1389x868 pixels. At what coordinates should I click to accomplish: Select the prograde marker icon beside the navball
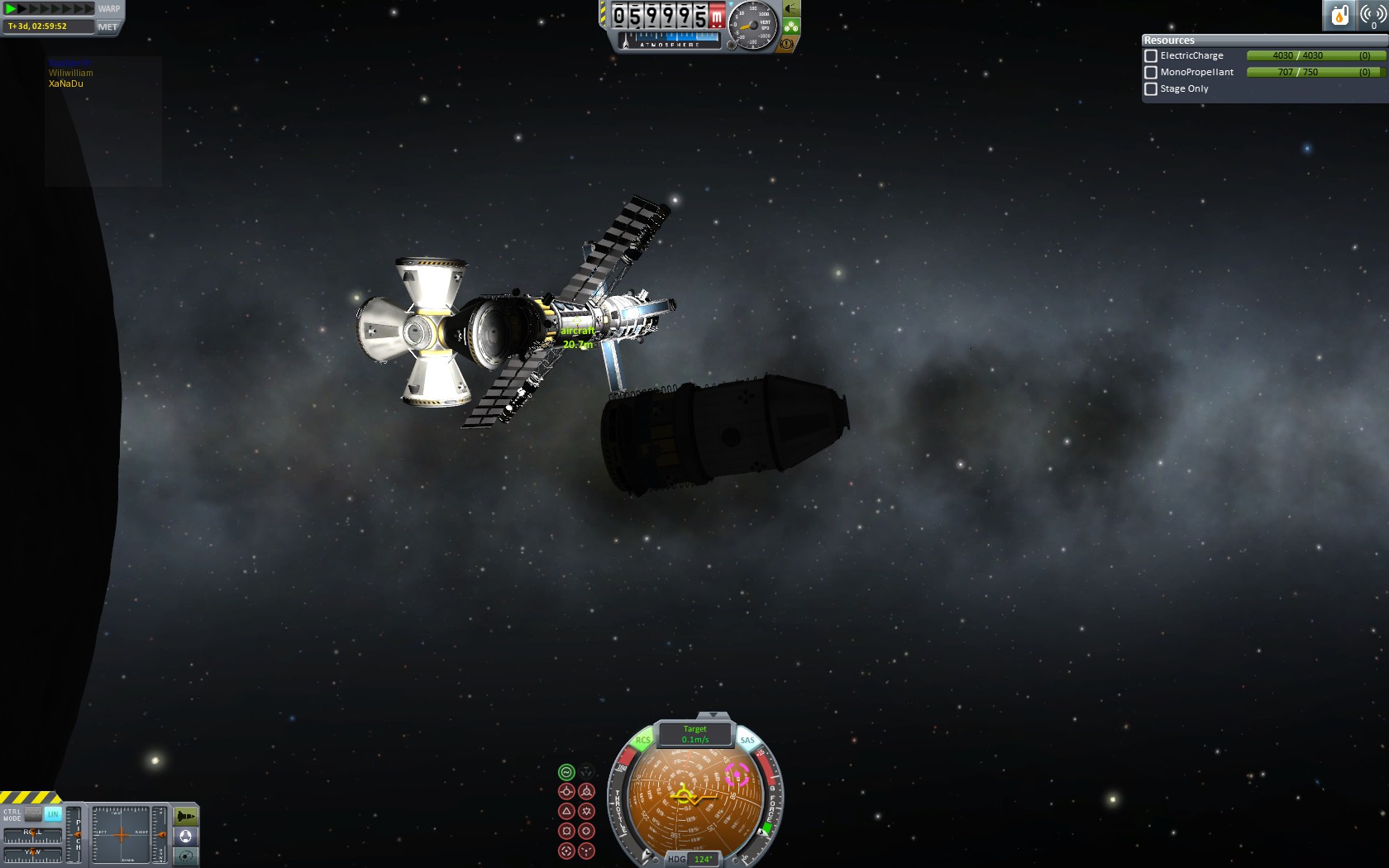[x=566, y=790]
